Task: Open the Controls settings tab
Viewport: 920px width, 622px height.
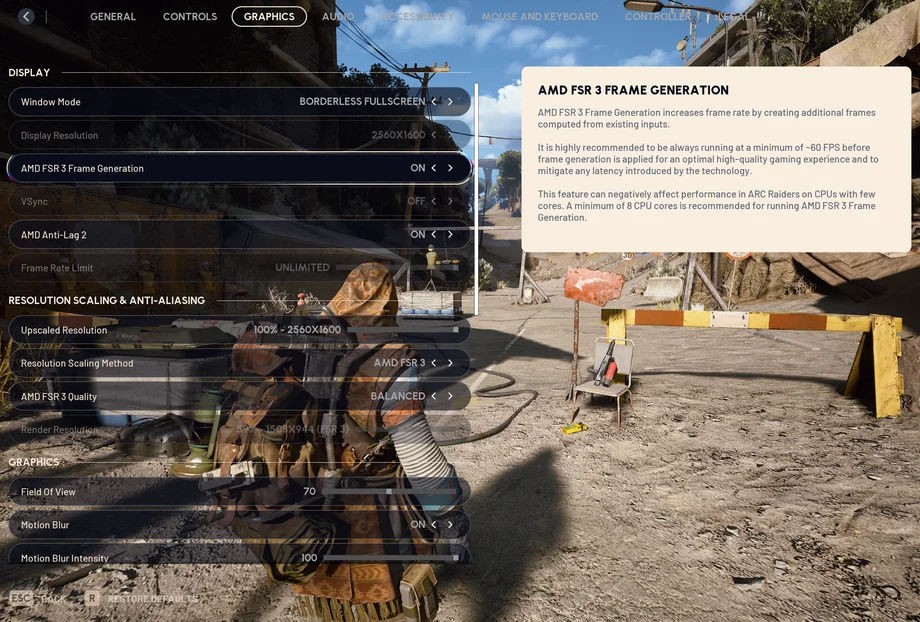Action: coord(190,17)
